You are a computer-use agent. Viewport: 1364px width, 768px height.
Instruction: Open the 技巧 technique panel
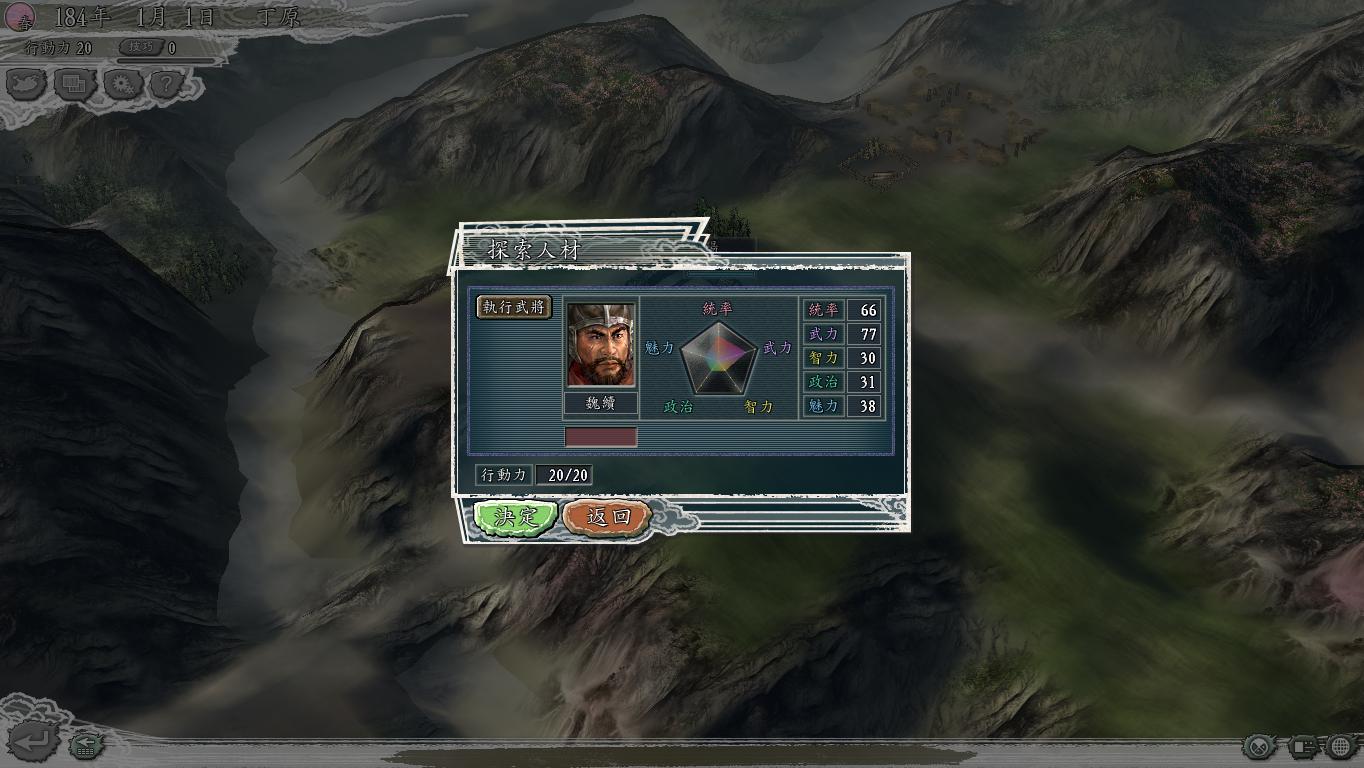(141, 47)
